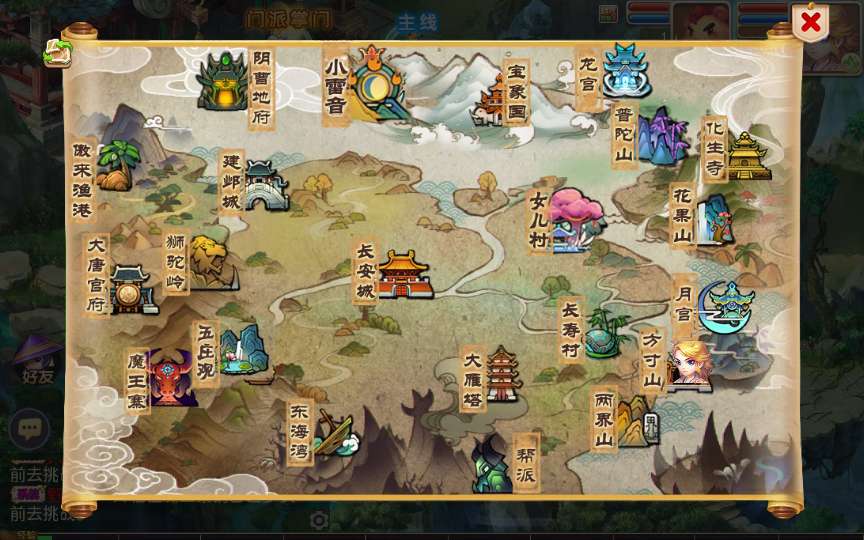The width and height of the screenshot is (864, 540).
Task: Travel to 大唐官府 drum building
Action: pos(130,290)
